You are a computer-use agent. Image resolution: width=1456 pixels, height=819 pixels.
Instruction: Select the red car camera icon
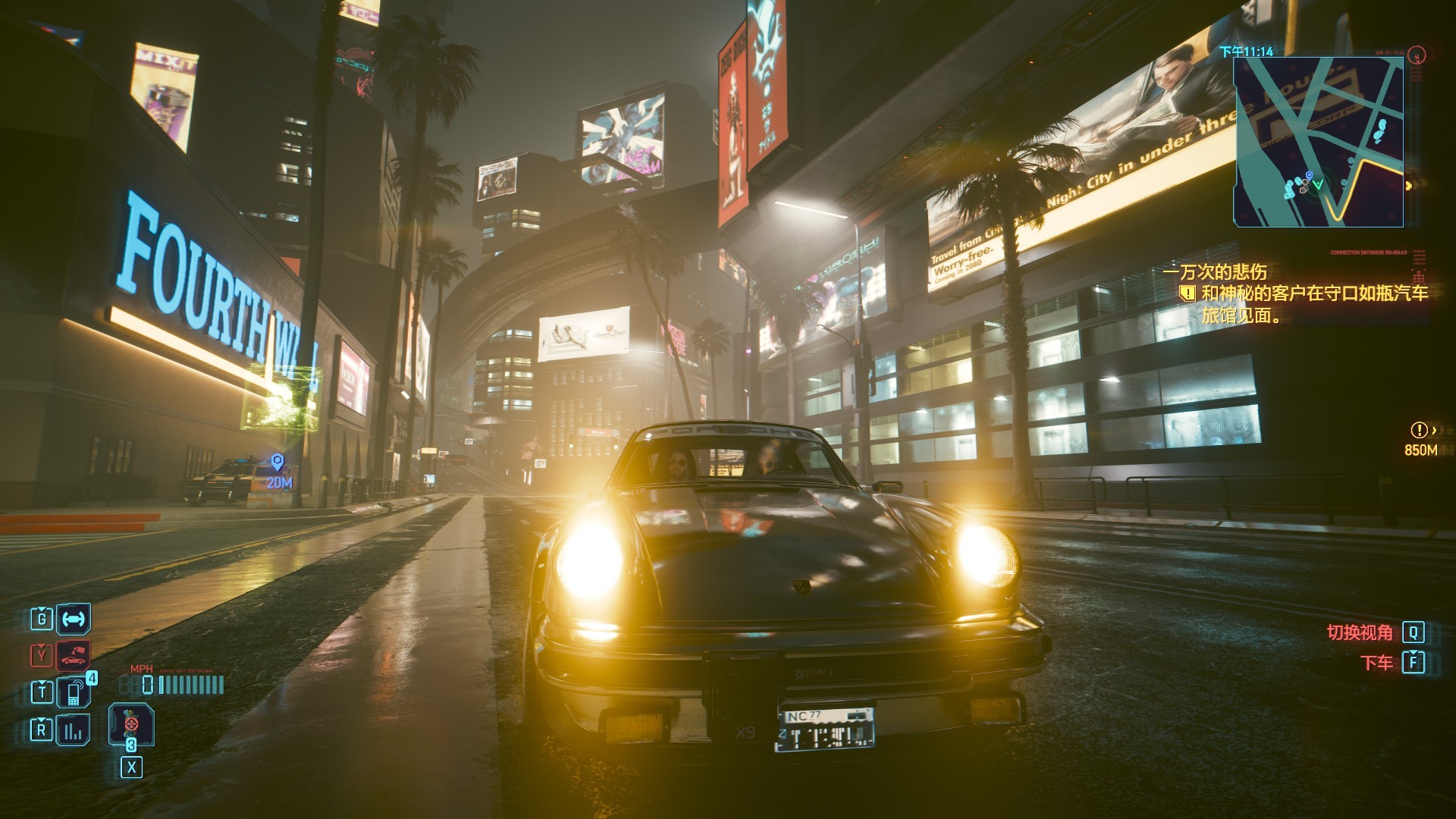[74, 655]
